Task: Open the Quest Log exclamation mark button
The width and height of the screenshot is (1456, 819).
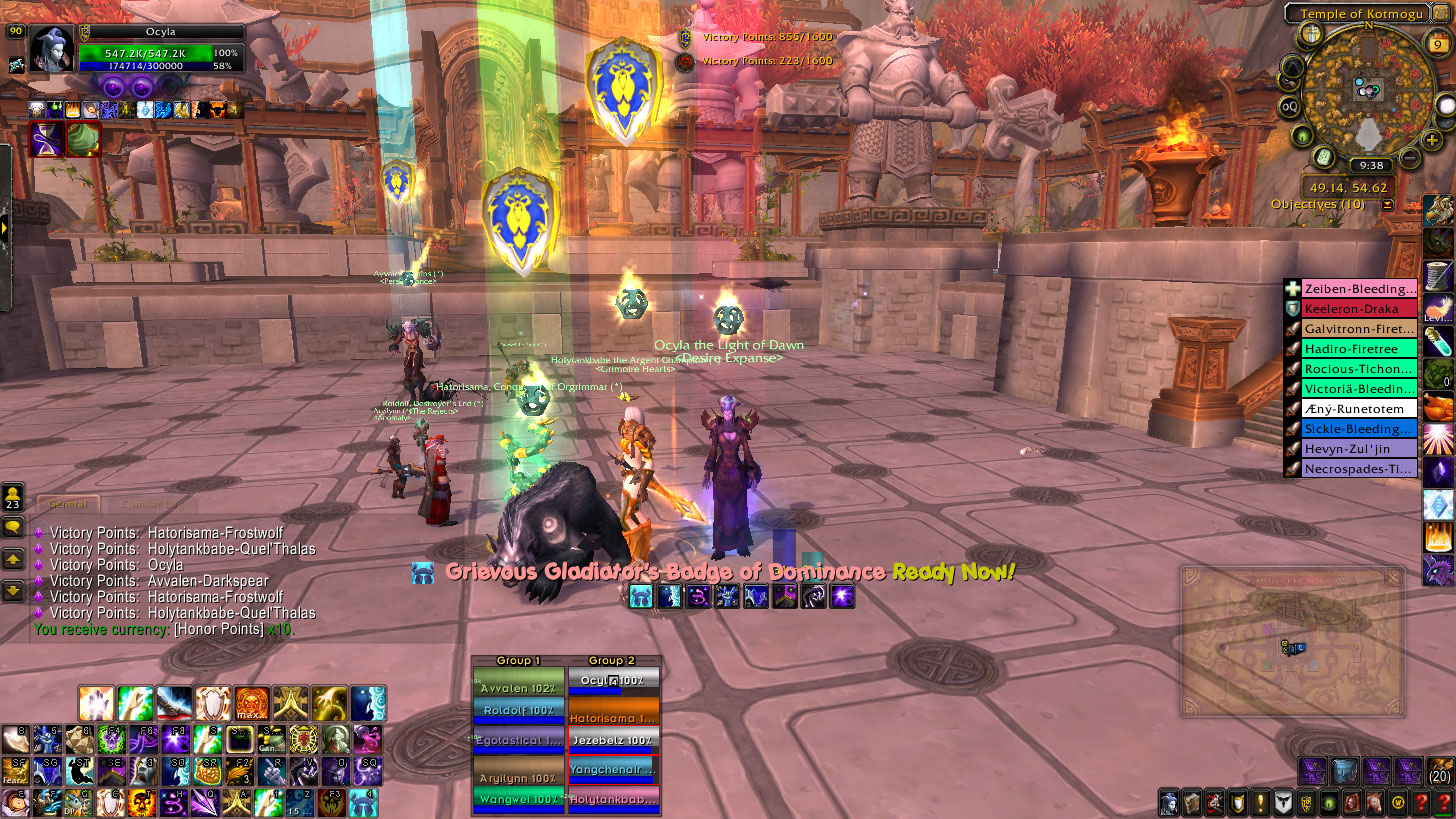Action: click(1260, 802)
